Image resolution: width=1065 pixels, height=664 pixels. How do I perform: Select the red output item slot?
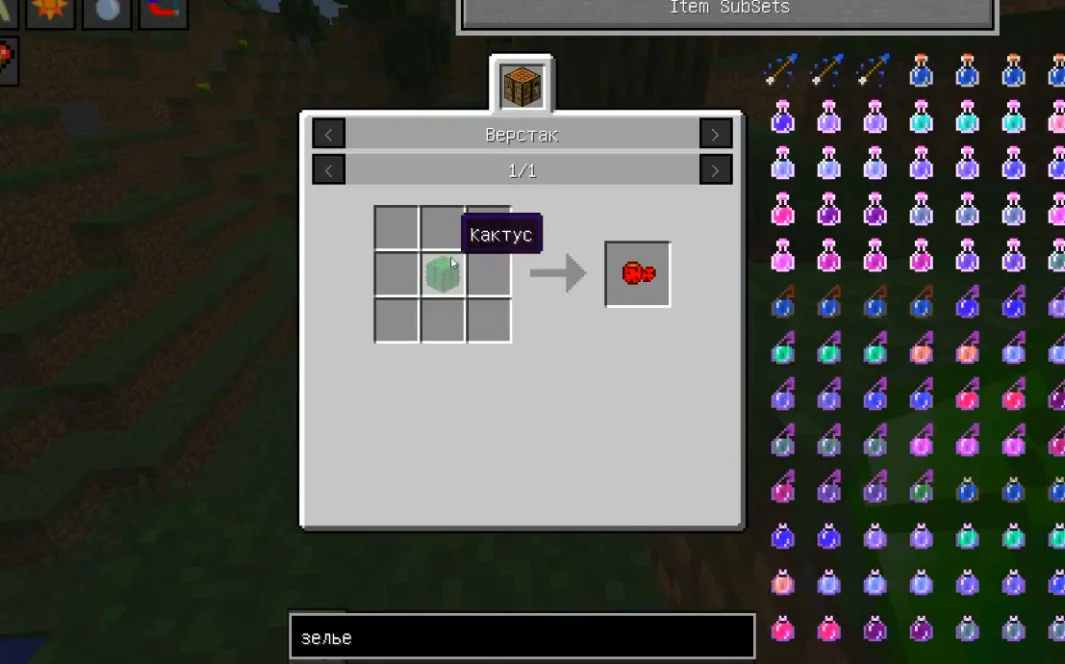pyautogui.click(x=637, y=273)
